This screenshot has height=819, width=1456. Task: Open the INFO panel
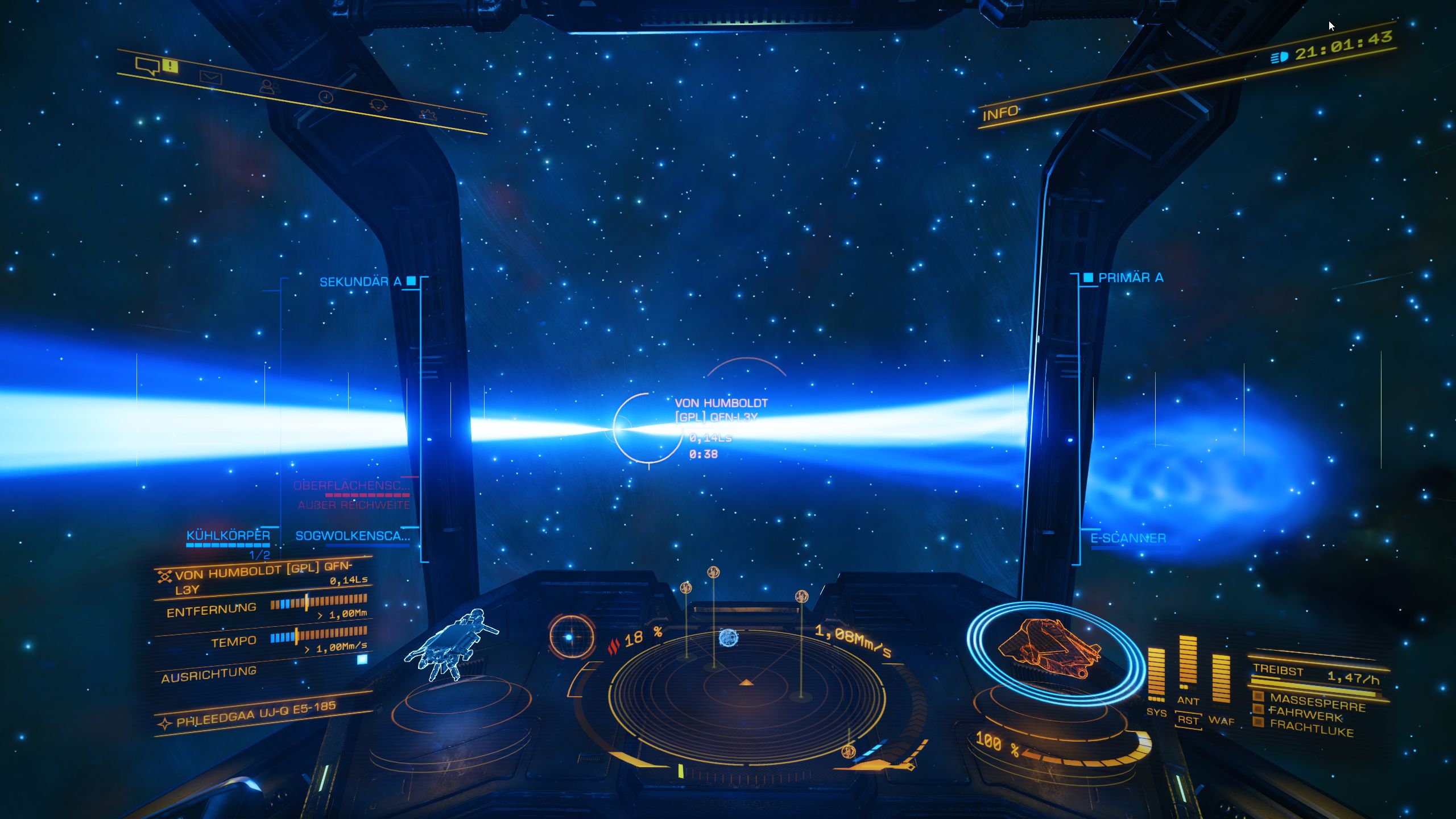click(x=1000, y=113)
